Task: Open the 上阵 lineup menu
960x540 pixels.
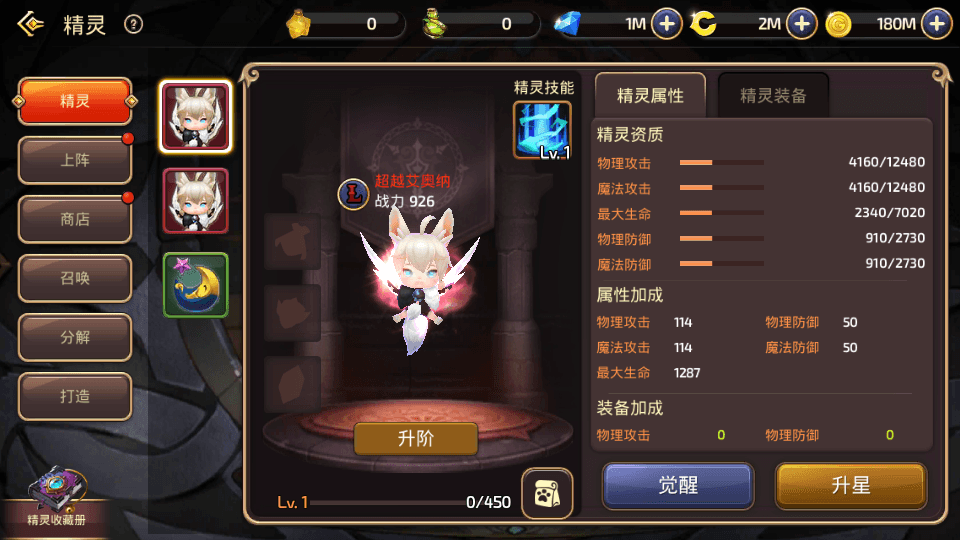Action: [x=75, y=160]
